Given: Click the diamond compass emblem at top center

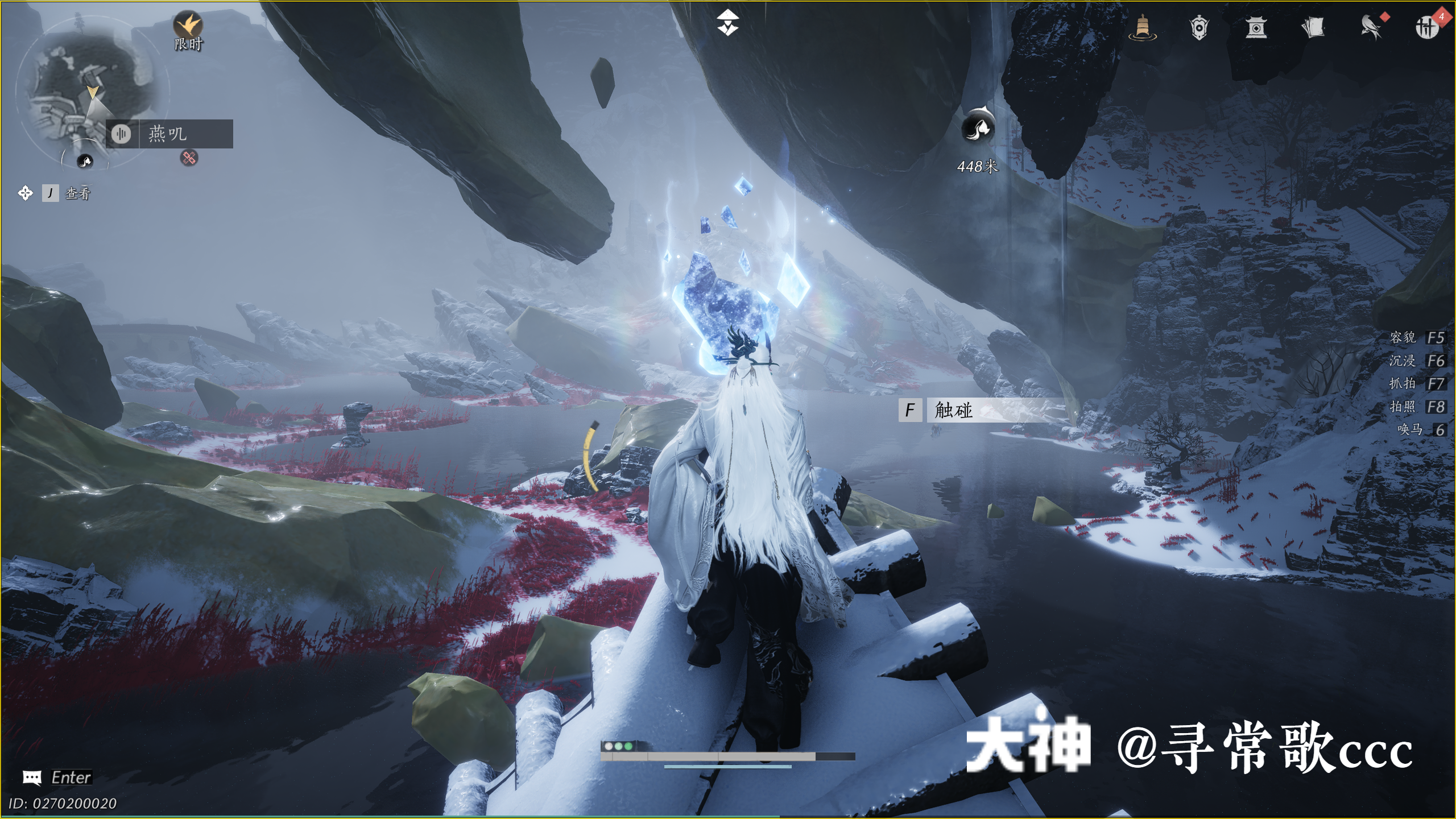Looking at the screenshot, I should click(x=727, y=23).
